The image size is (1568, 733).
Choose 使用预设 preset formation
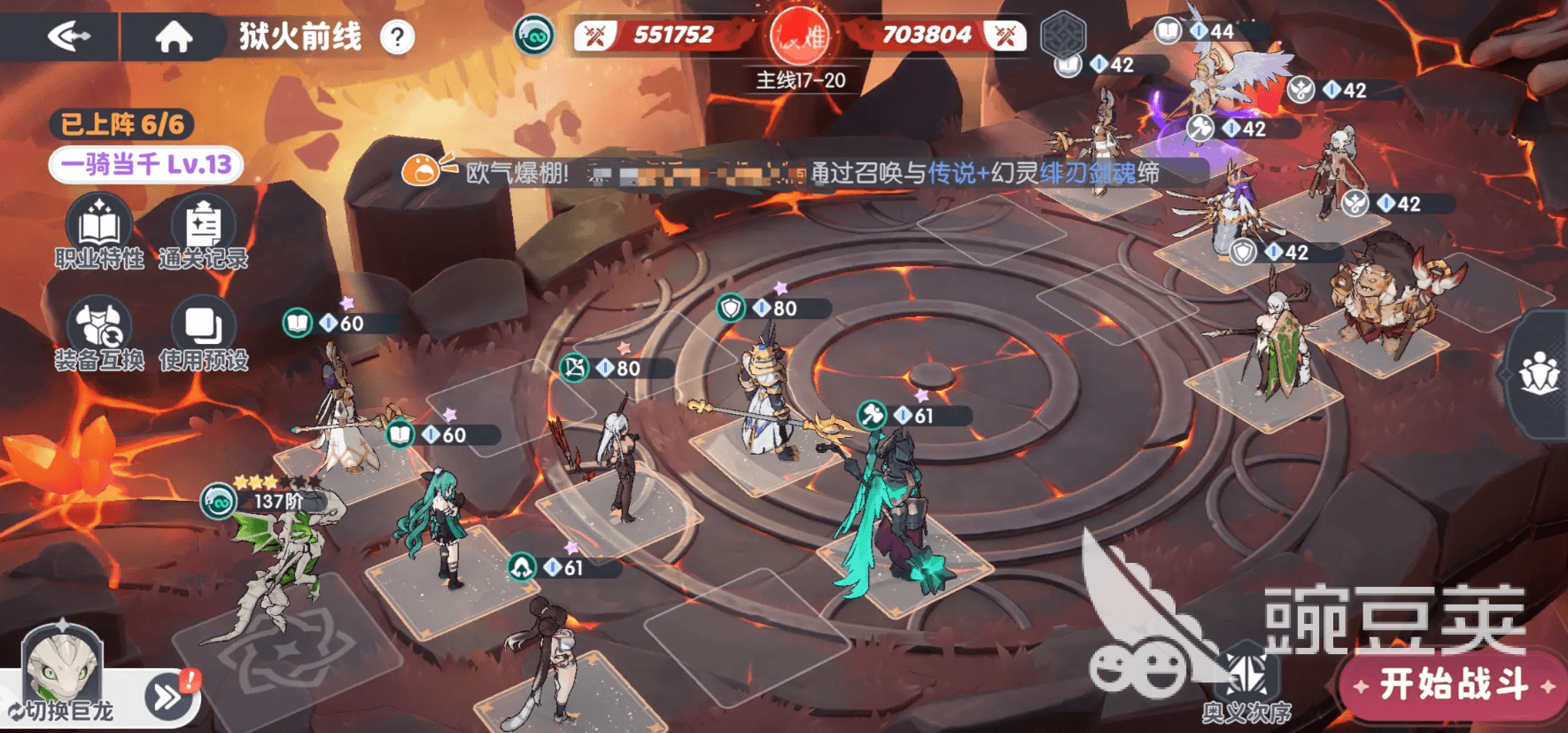204,334
